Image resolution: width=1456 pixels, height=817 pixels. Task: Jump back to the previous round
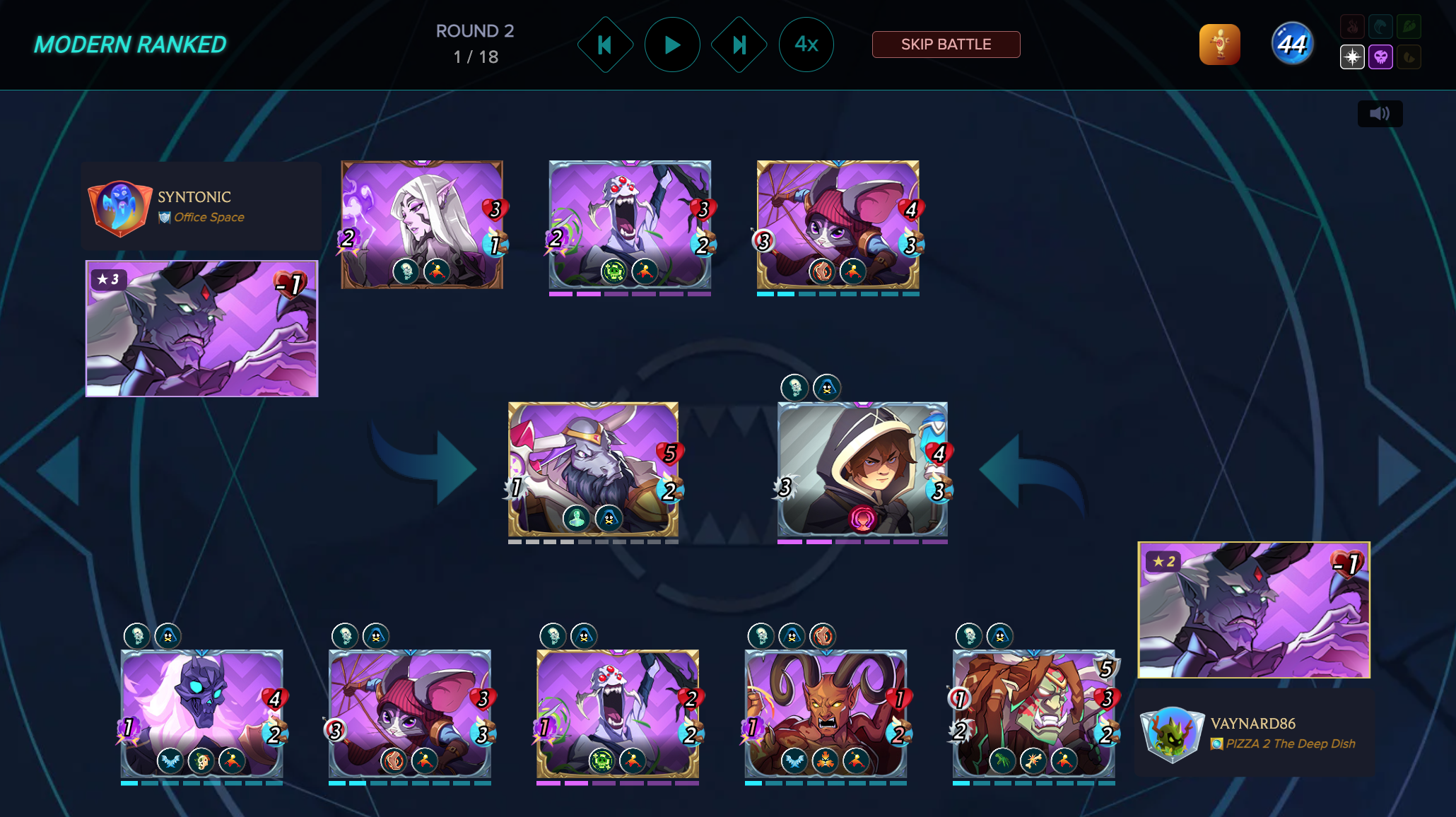coord(605,45)
